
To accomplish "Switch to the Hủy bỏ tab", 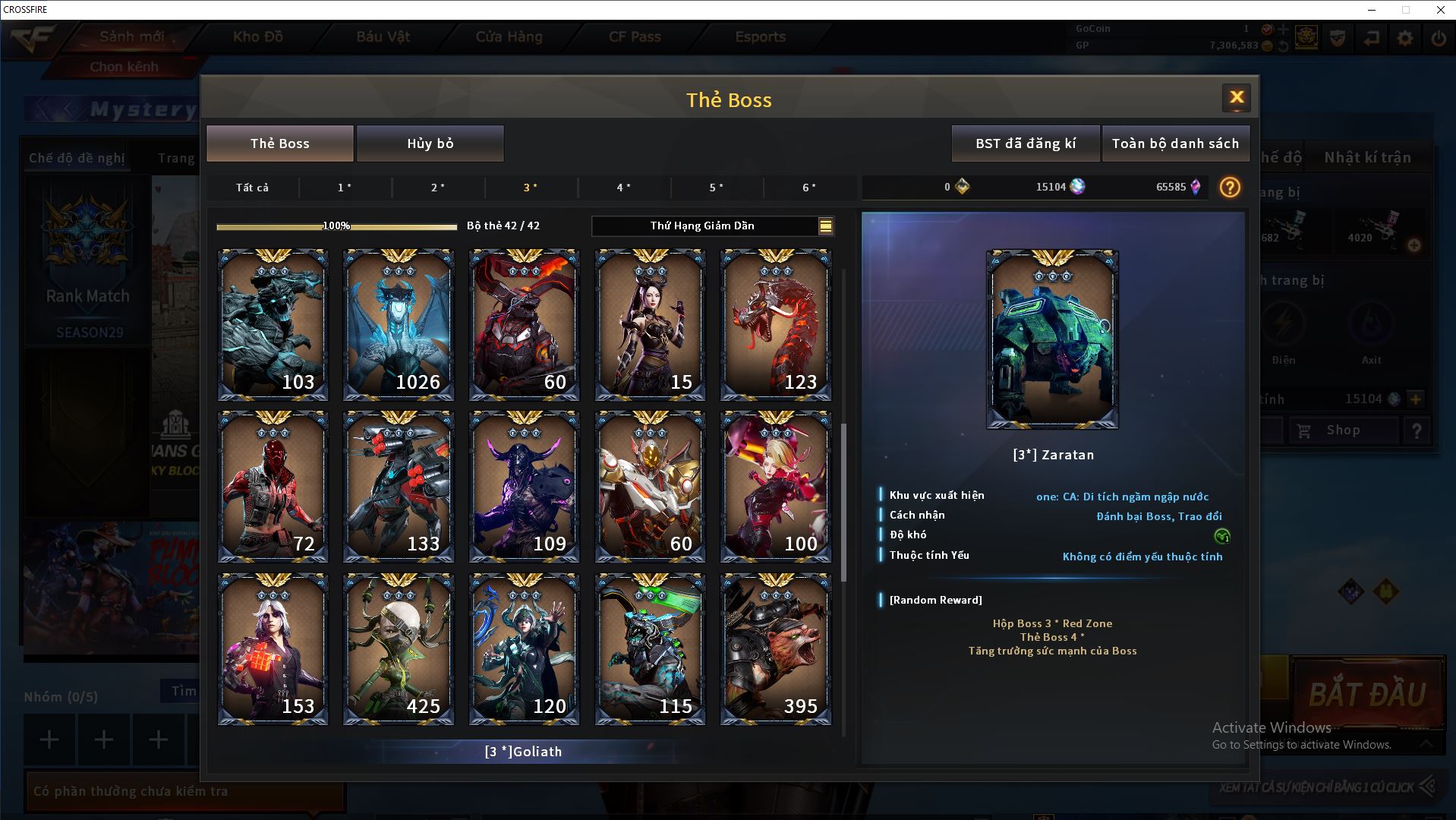I will [x=430, y=143].
